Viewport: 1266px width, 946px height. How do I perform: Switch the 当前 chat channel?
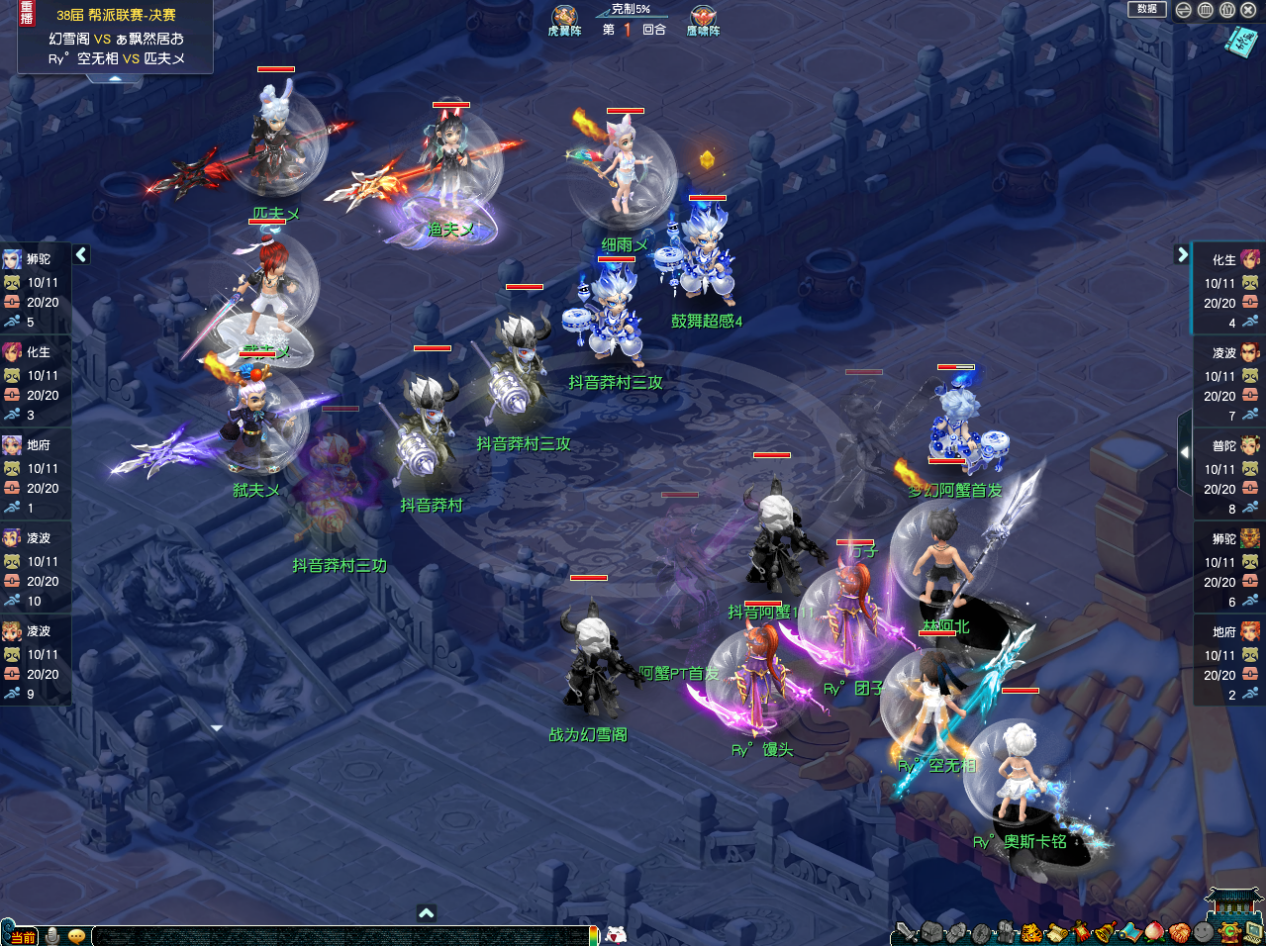[x=24, y=936]
